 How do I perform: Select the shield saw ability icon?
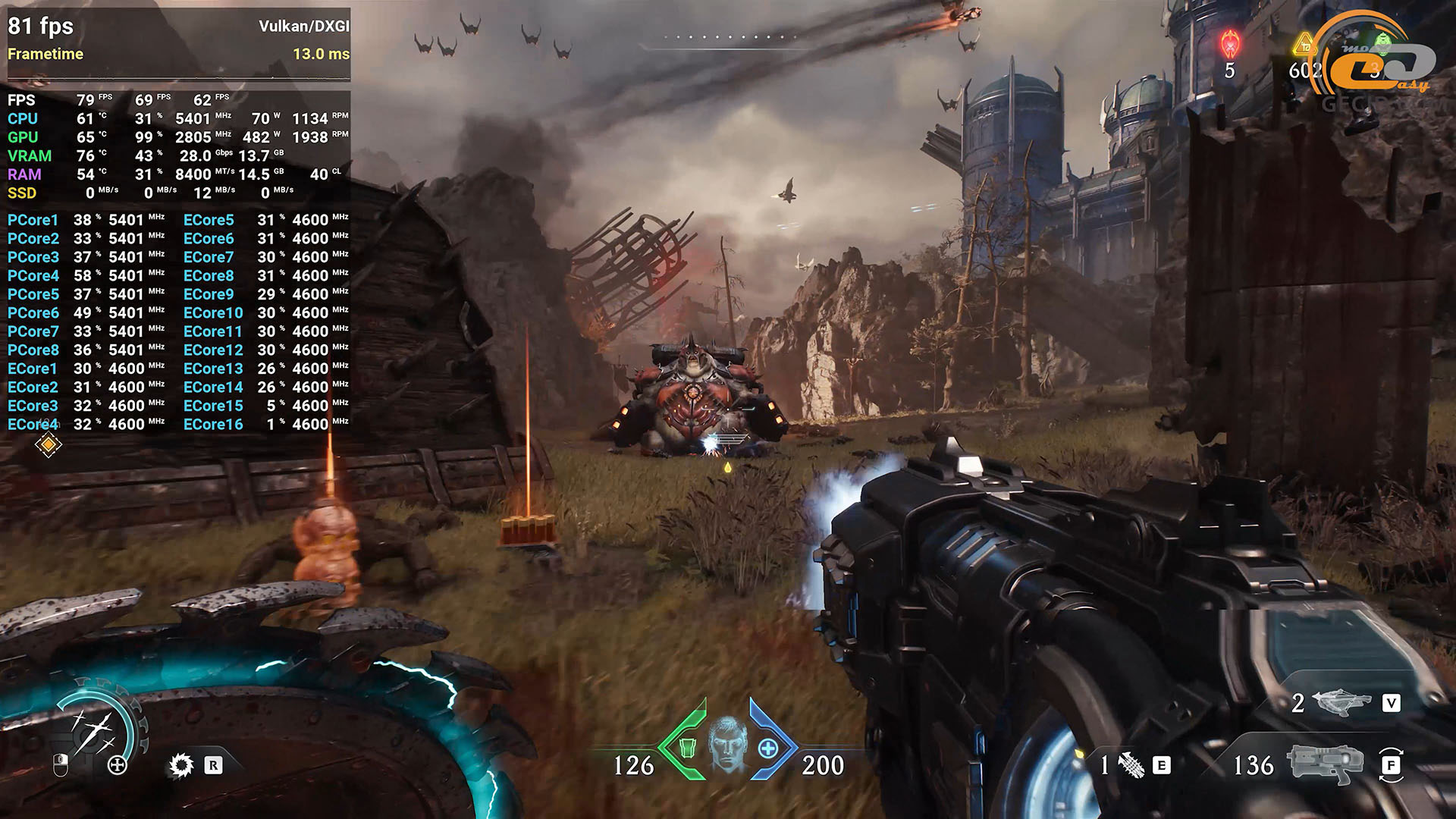(x=181, y=765)
